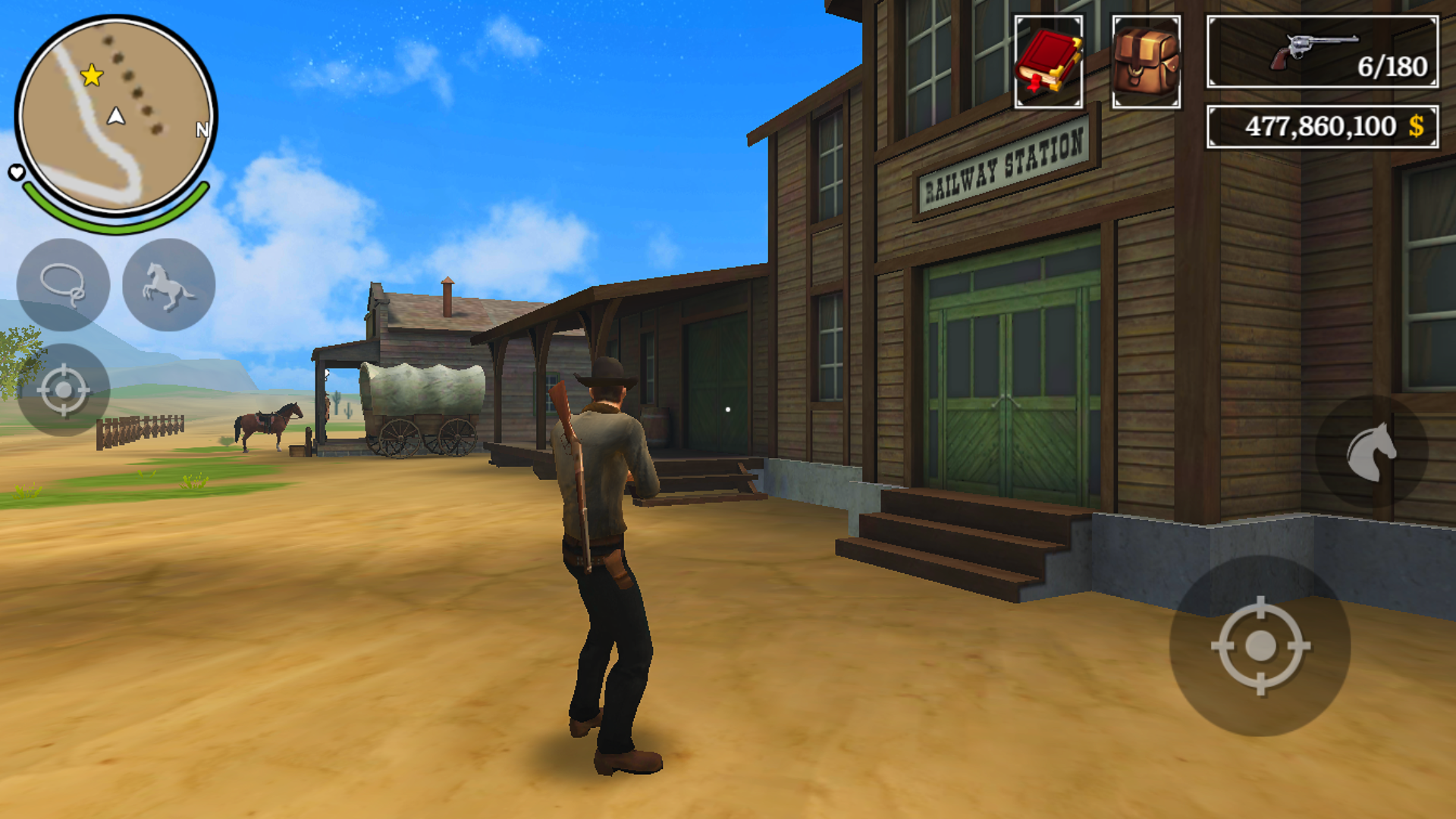Tap the yellow star marker on the minimap
The height and width of the screenshot is (819, 1456).
tap(90, 74)
